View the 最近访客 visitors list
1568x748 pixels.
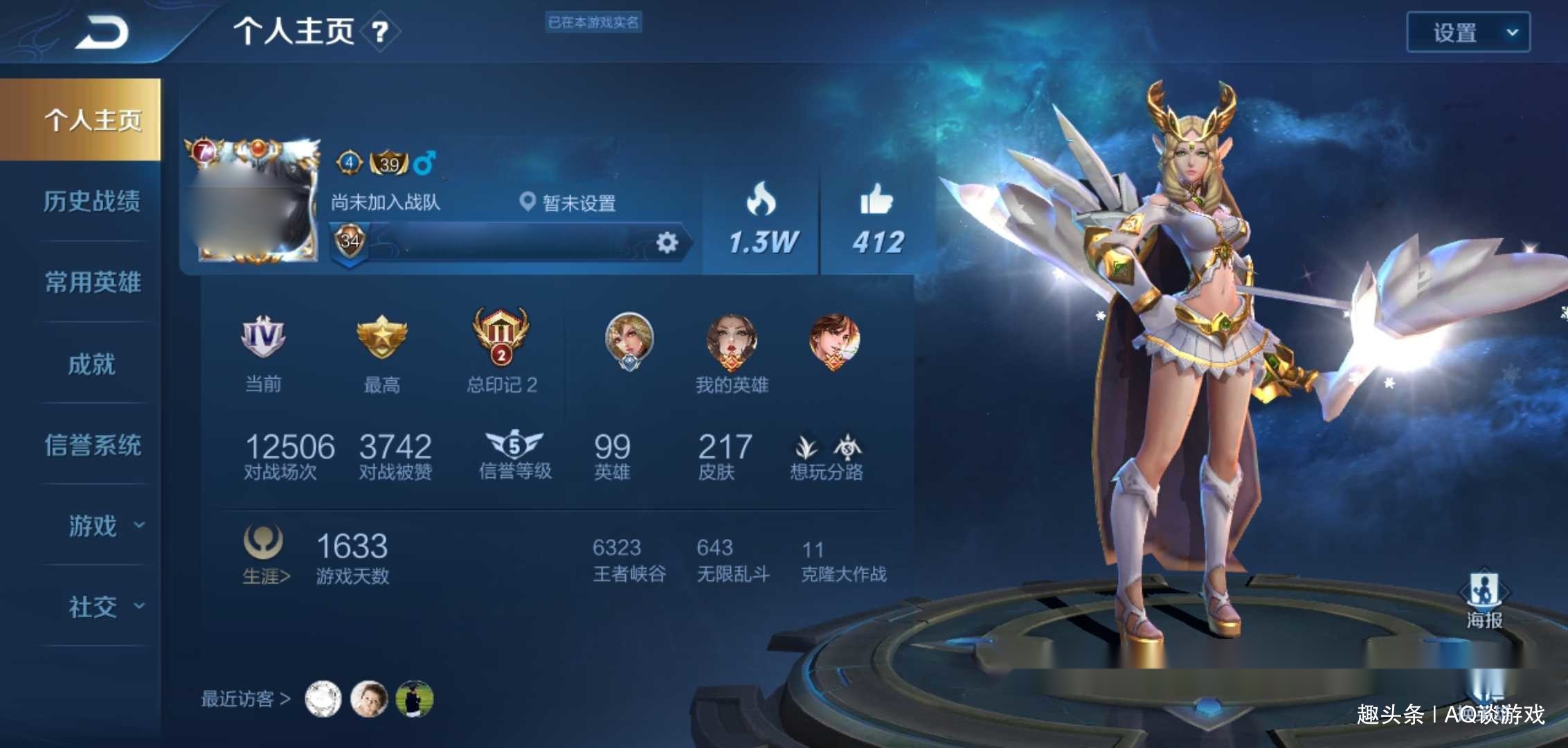pos(245,699)
